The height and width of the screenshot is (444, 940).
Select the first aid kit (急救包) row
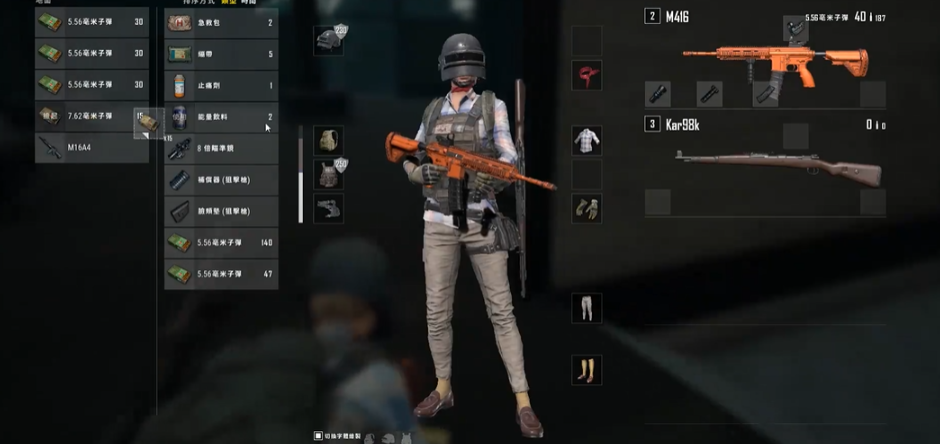click(x=221, y=23)
